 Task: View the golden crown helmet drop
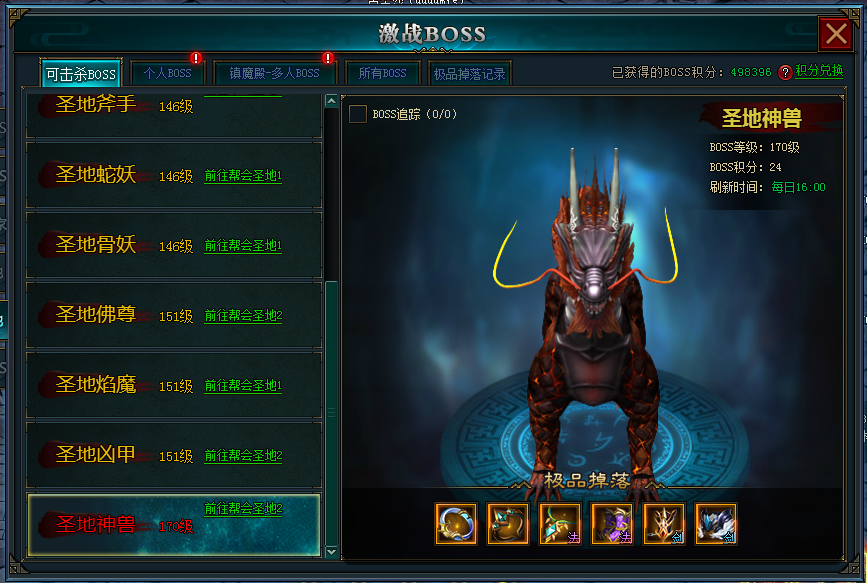click(x=663, y=523)
